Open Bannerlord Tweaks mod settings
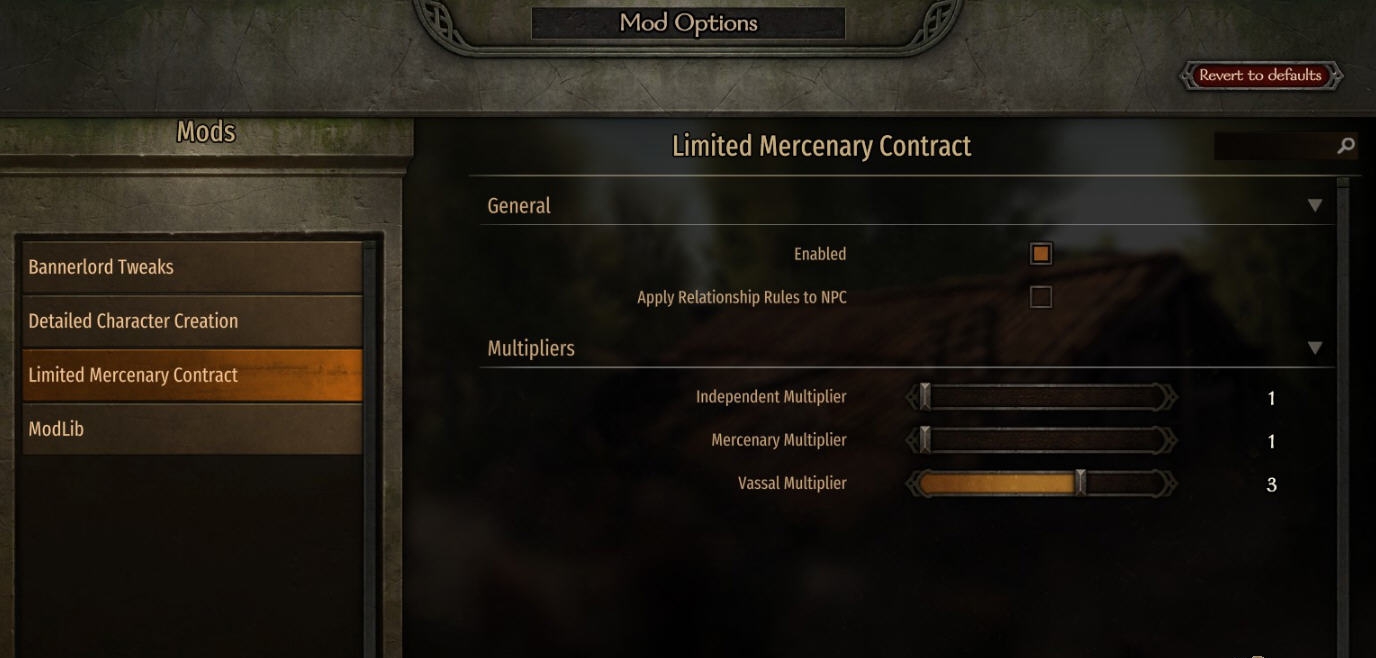1376x658 pixels. coord(192,267)
